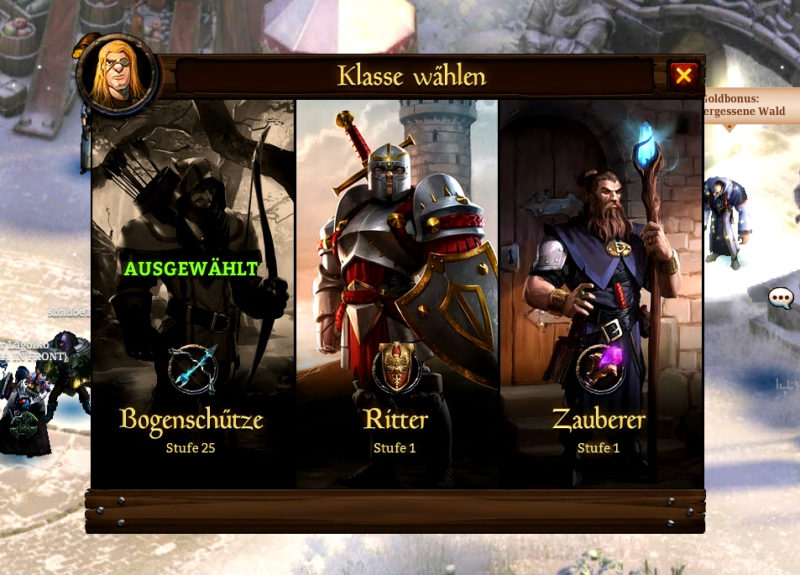The height and width of the screenshot is (575, 800).
Task: Open the chat speech bubble icon
Action: 781,297
